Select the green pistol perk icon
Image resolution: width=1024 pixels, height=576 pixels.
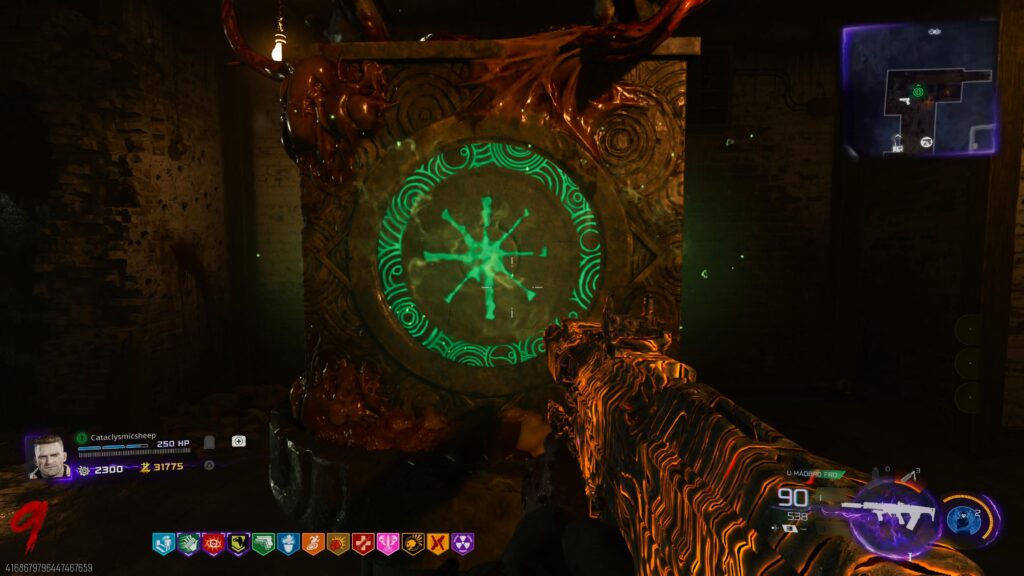pos(263,544)
